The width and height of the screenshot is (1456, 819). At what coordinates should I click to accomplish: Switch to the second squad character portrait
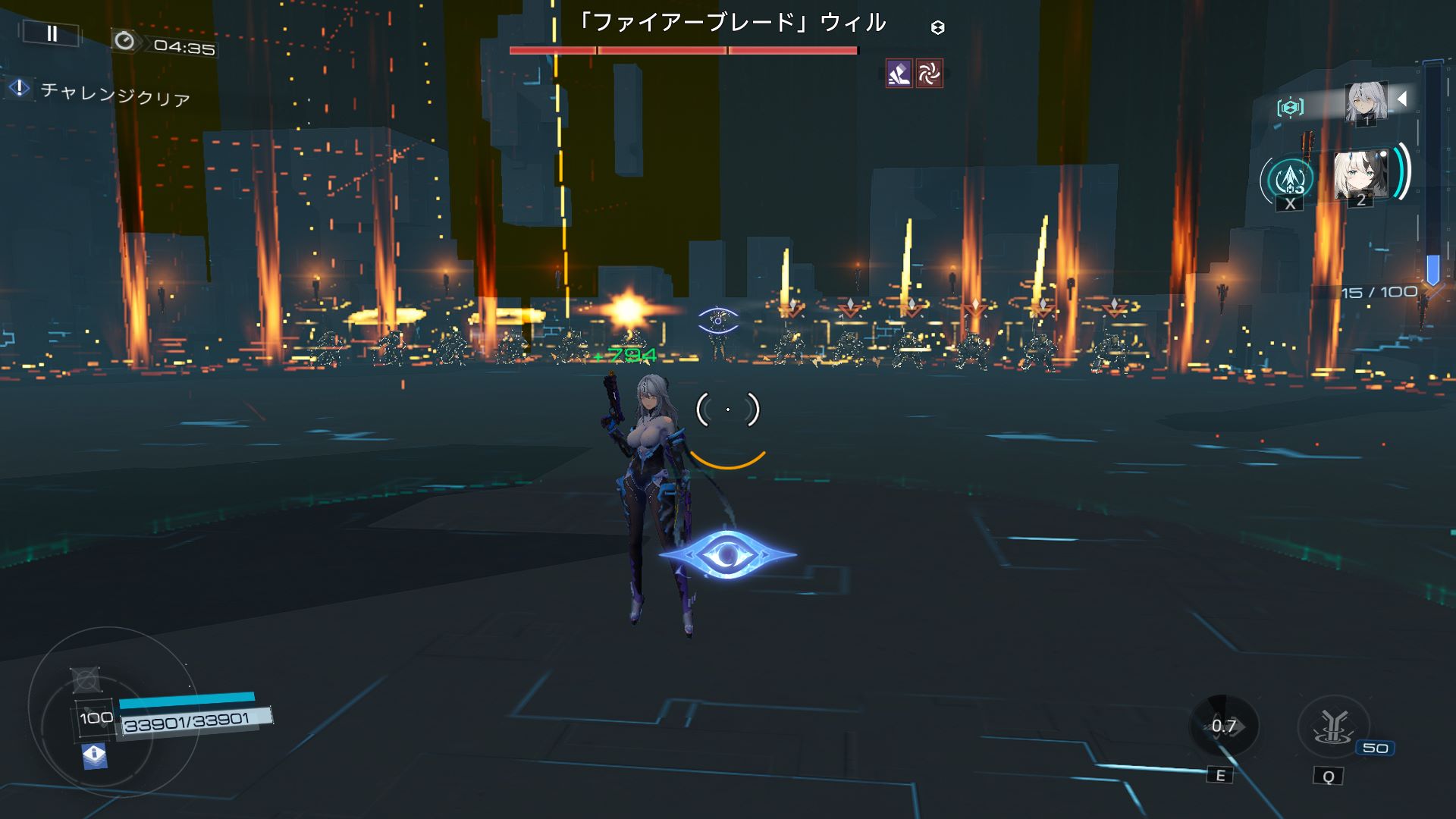(x=1360, y=176)
